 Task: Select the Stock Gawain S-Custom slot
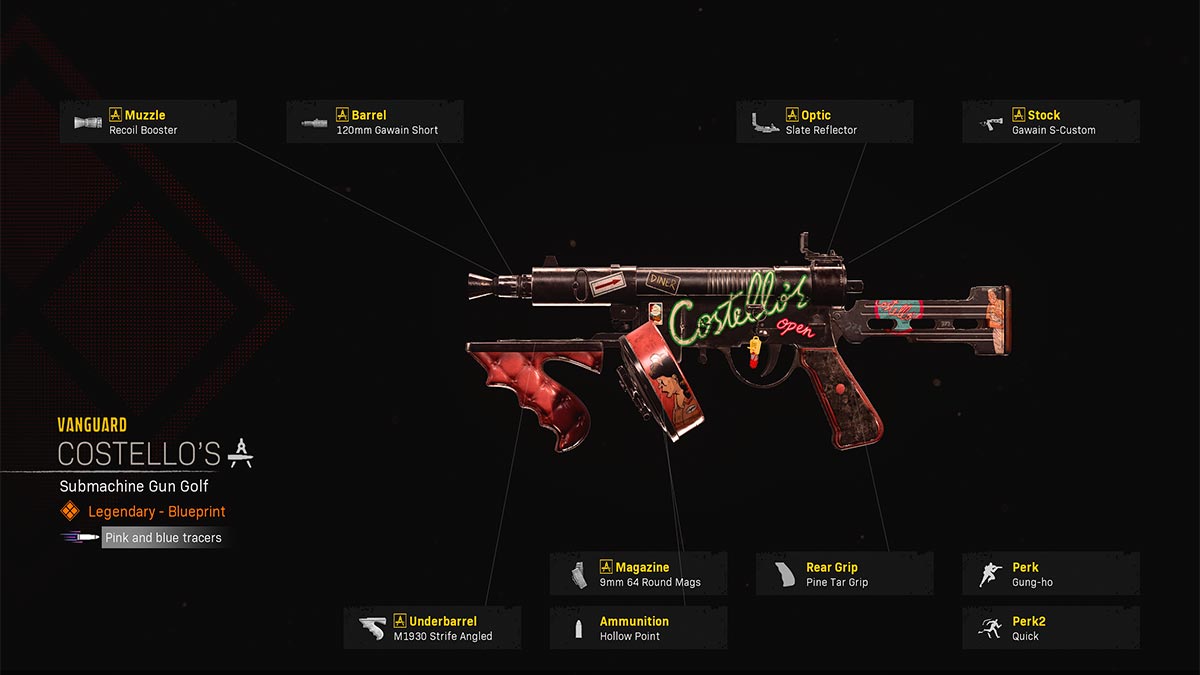click(x=1050, y=122)
